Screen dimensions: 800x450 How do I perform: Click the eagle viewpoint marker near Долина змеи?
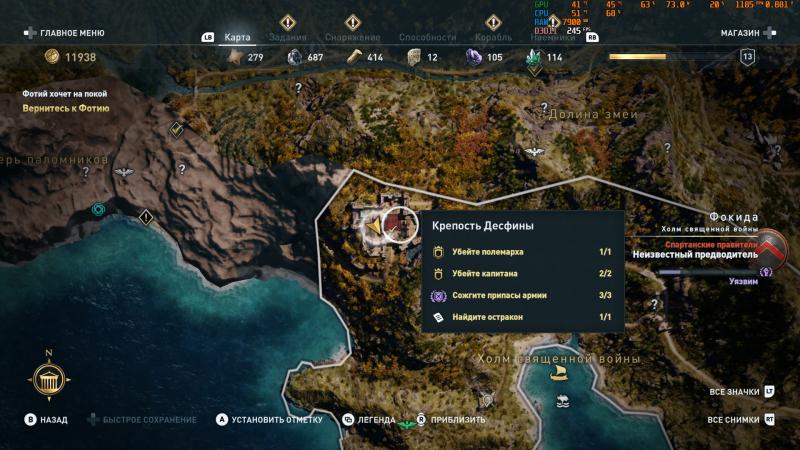click(x=534, y=152)
